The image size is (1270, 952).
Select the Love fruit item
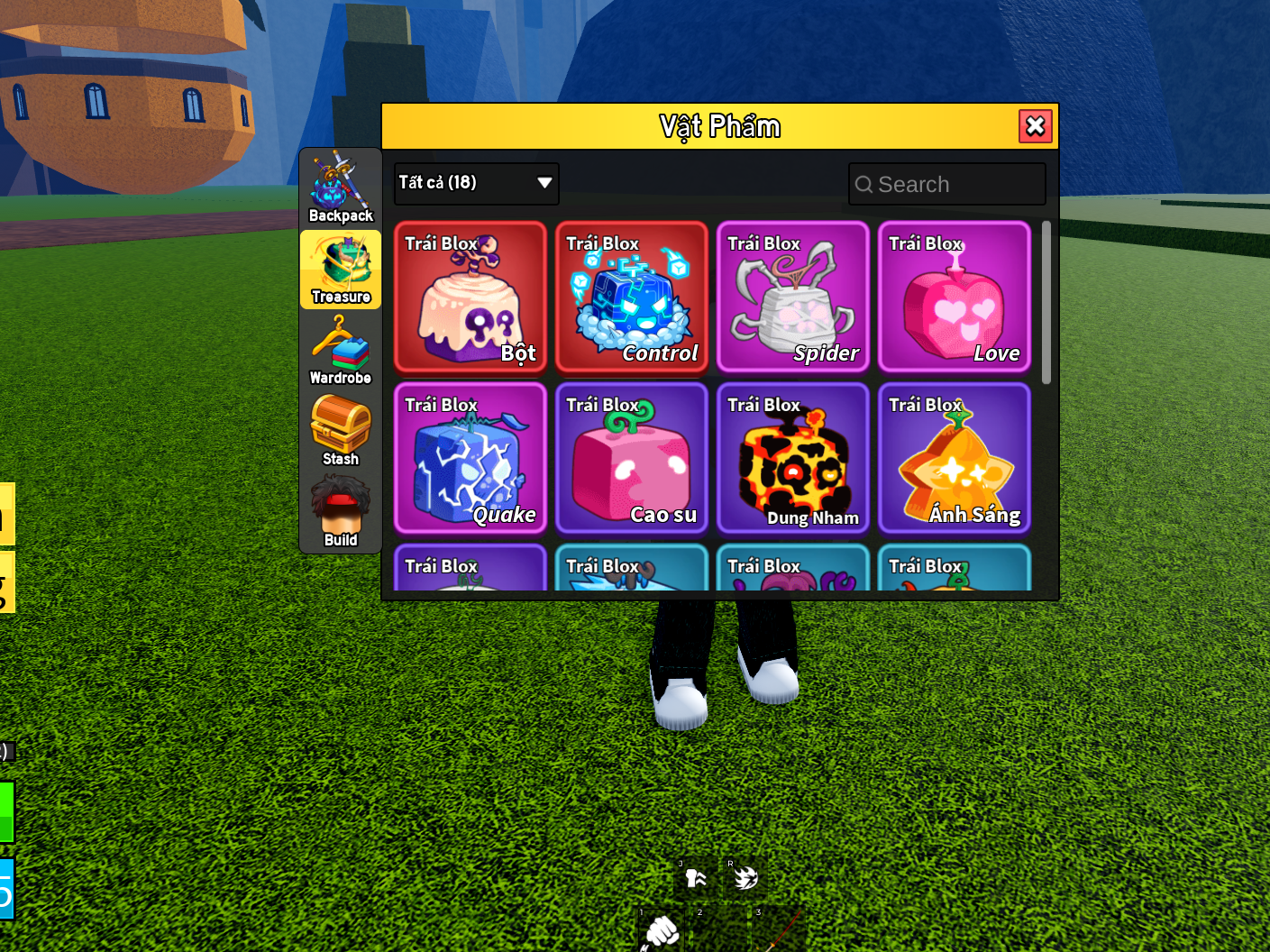coord(955,297)
